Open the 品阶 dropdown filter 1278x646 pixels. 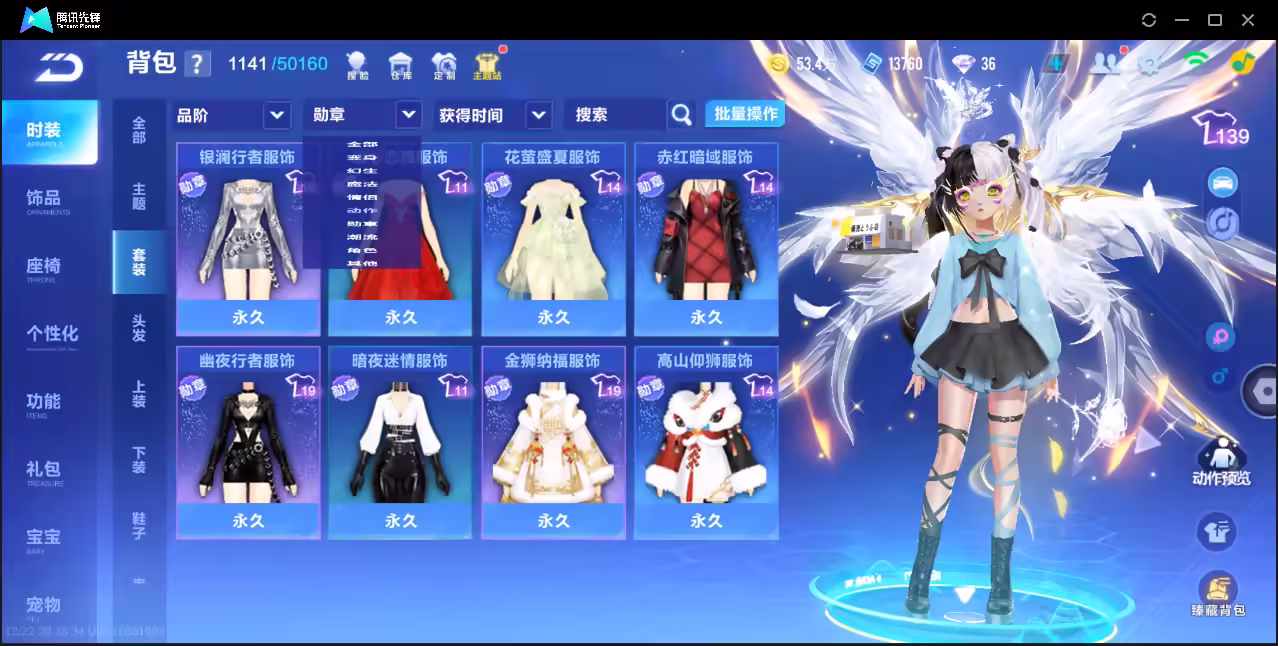[232, 115]
